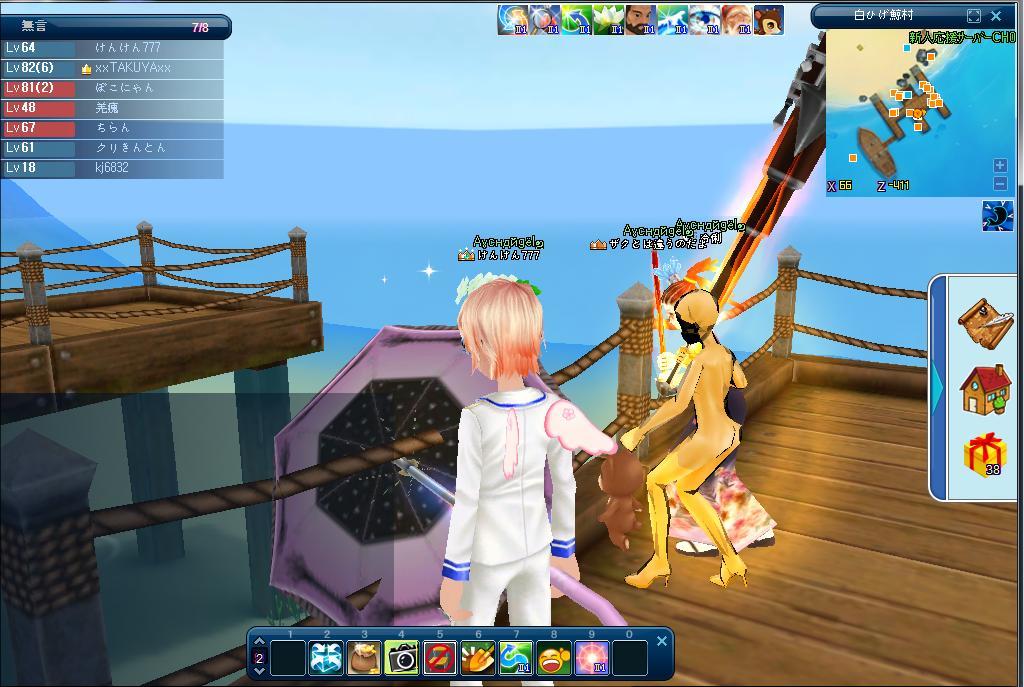
Task: Close the skill hotbar
Action: [661, 641]
